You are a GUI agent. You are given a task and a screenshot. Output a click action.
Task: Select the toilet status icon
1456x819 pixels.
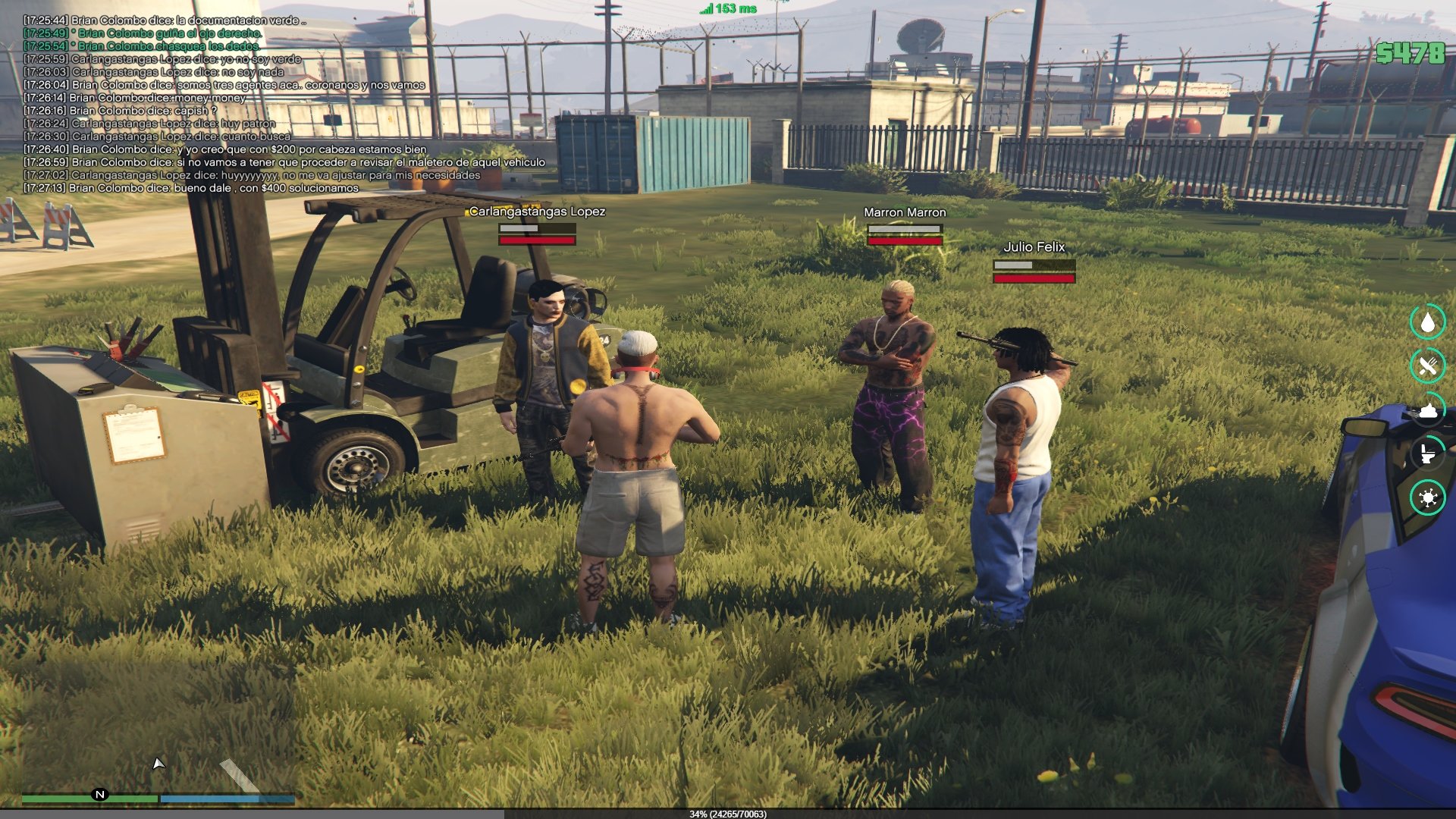(1428, 454)
